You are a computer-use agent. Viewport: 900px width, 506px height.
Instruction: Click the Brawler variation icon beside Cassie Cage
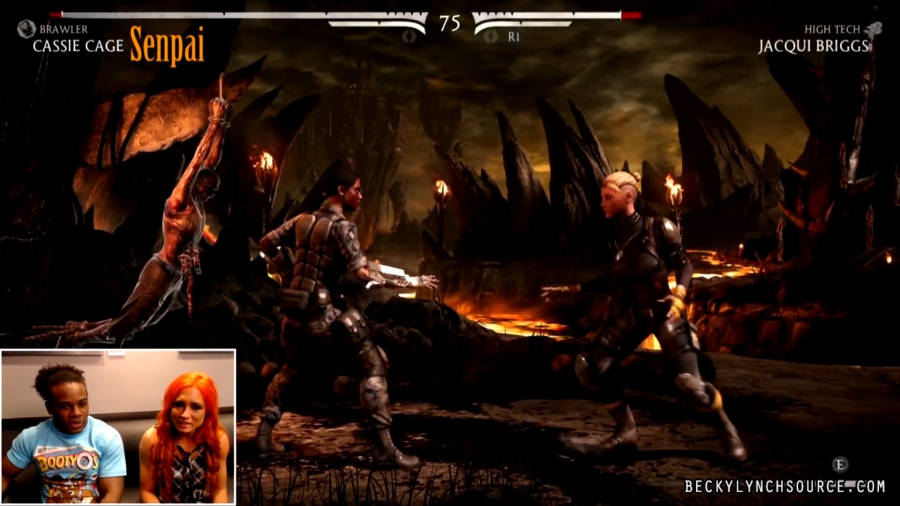pyautogui.click(x=26, y=30)
